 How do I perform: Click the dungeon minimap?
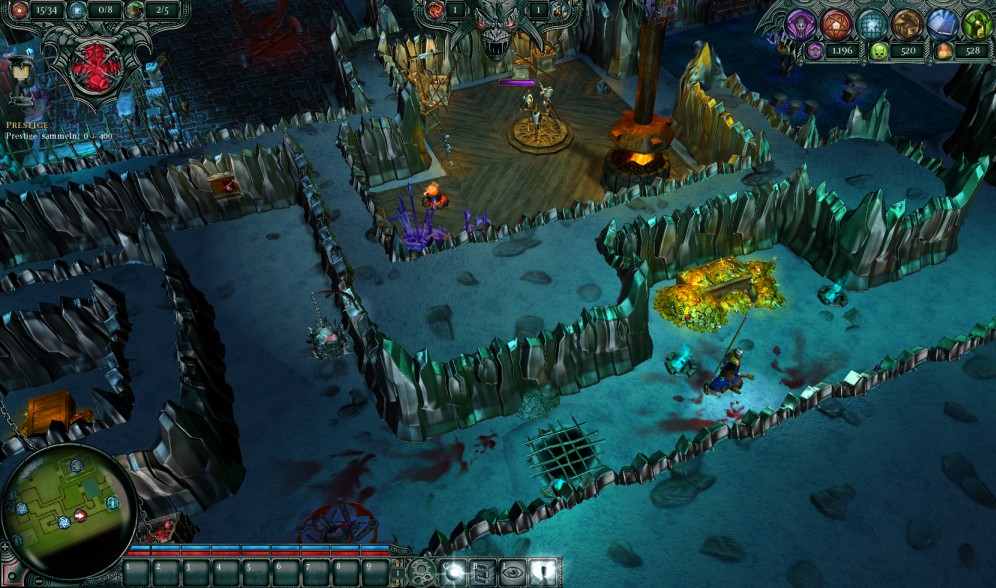point(68,502)
